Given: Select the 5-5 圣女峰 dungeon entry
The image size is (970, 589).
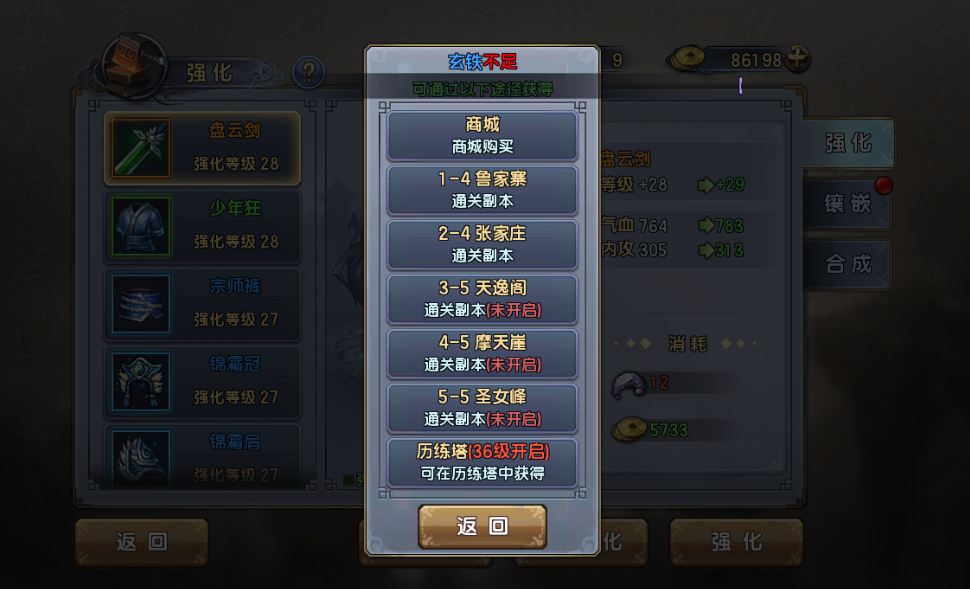Looking at the screenshot, I should [x=482, y=408].
